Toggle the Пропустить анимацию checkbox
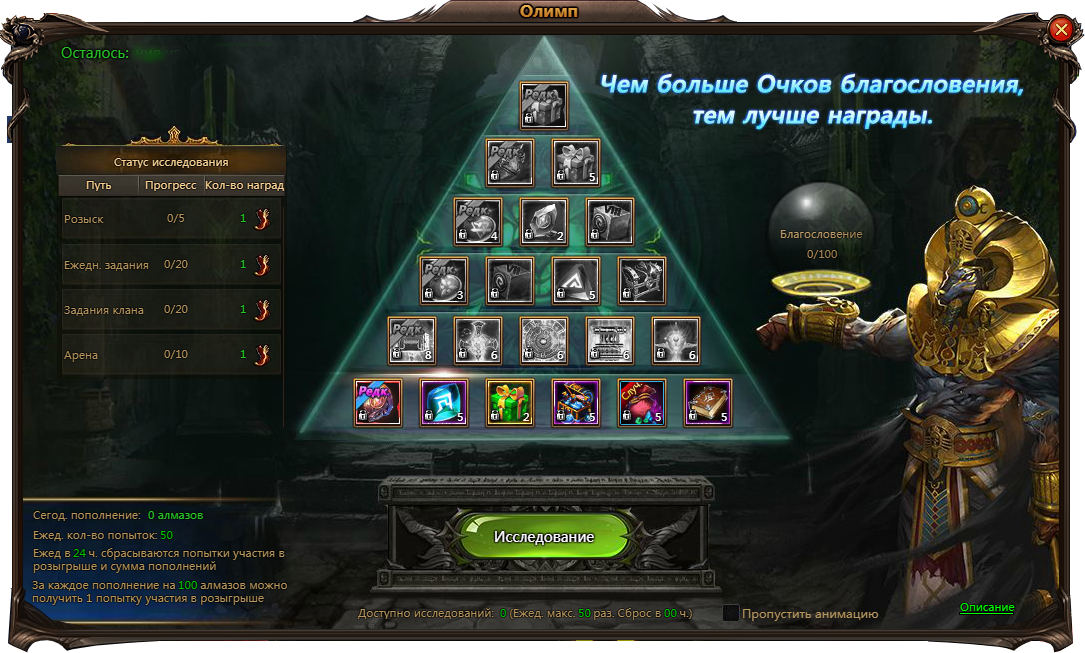Image resolution: width=1085 pixels, height=653 pixels. (x=731, y=613)
